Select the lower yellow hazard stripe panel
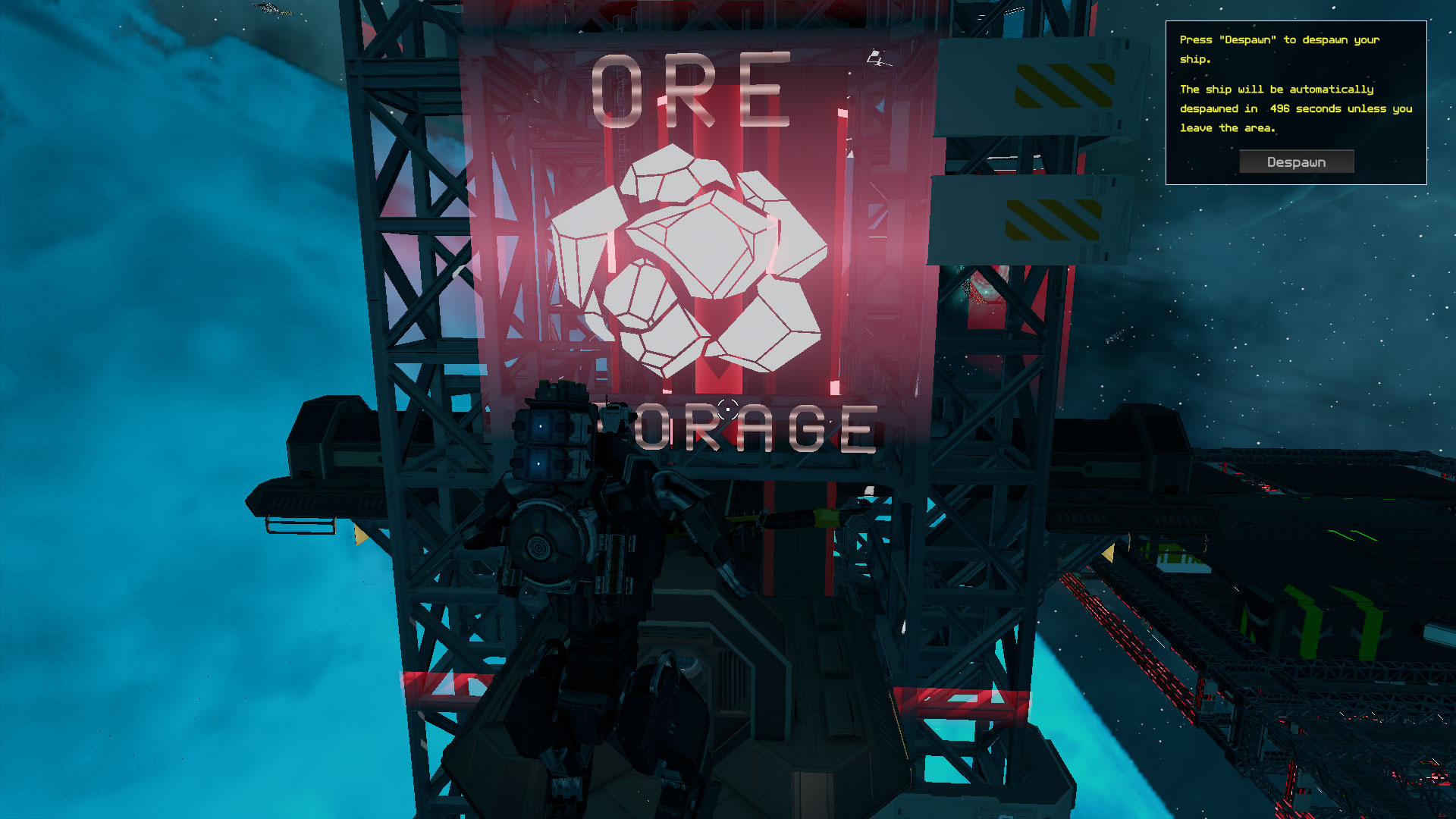The width and height of the screenshot is (1456, 819). click(x=1054, y=220)
